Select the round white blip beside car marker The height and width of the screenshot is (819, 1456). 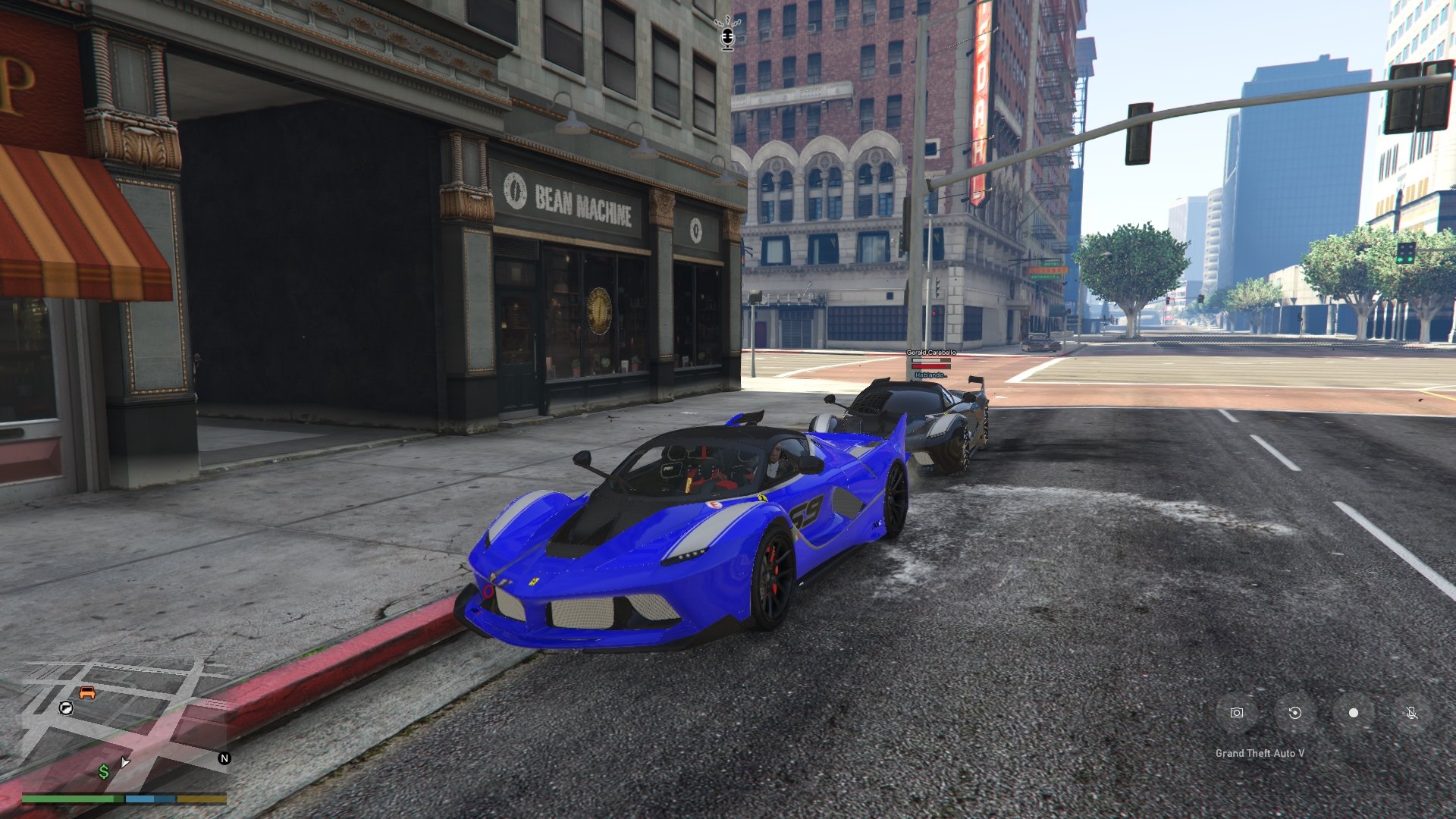point(66,708)
